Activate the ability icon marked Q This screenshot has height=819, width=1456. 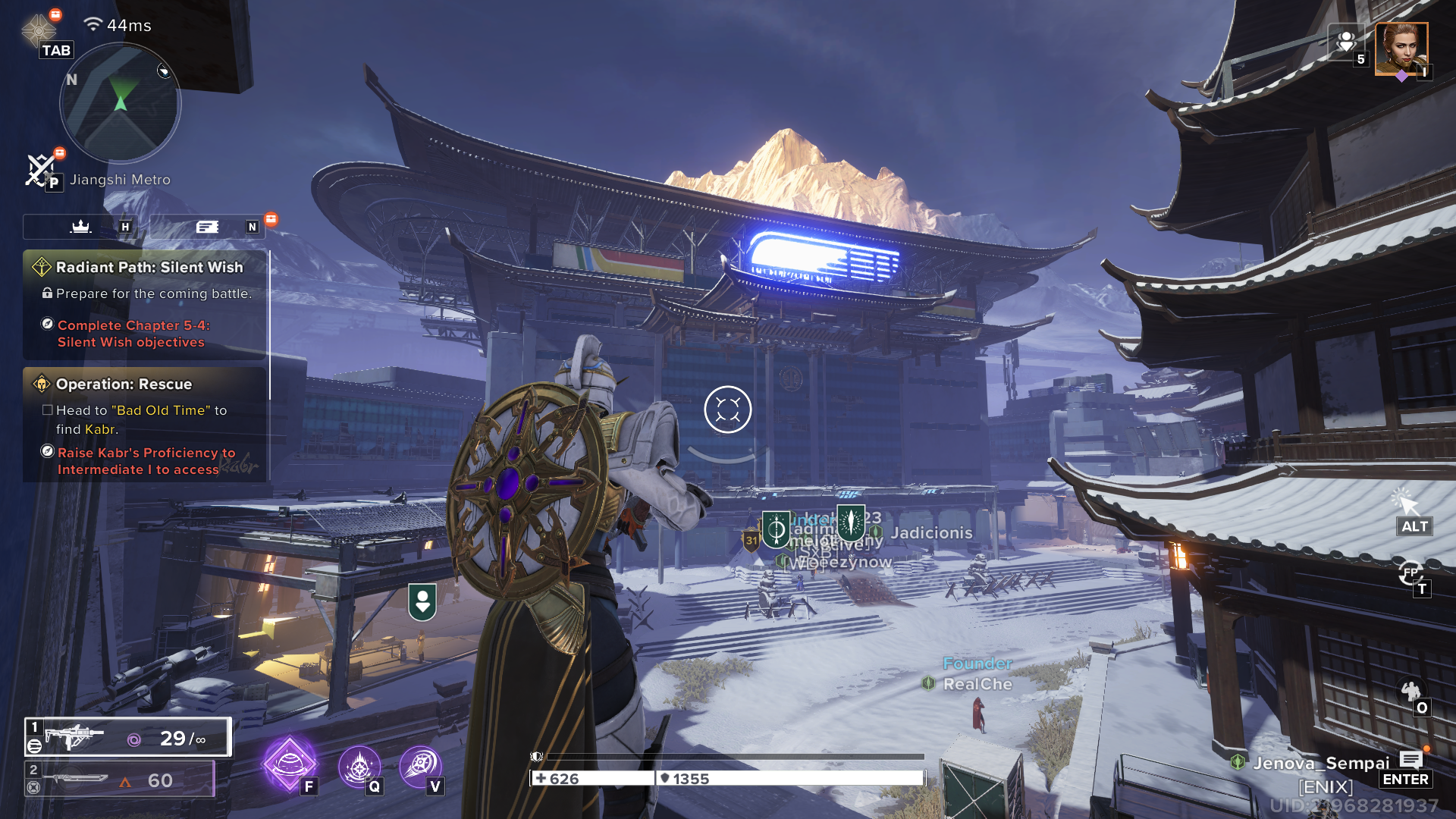[358, 767]
